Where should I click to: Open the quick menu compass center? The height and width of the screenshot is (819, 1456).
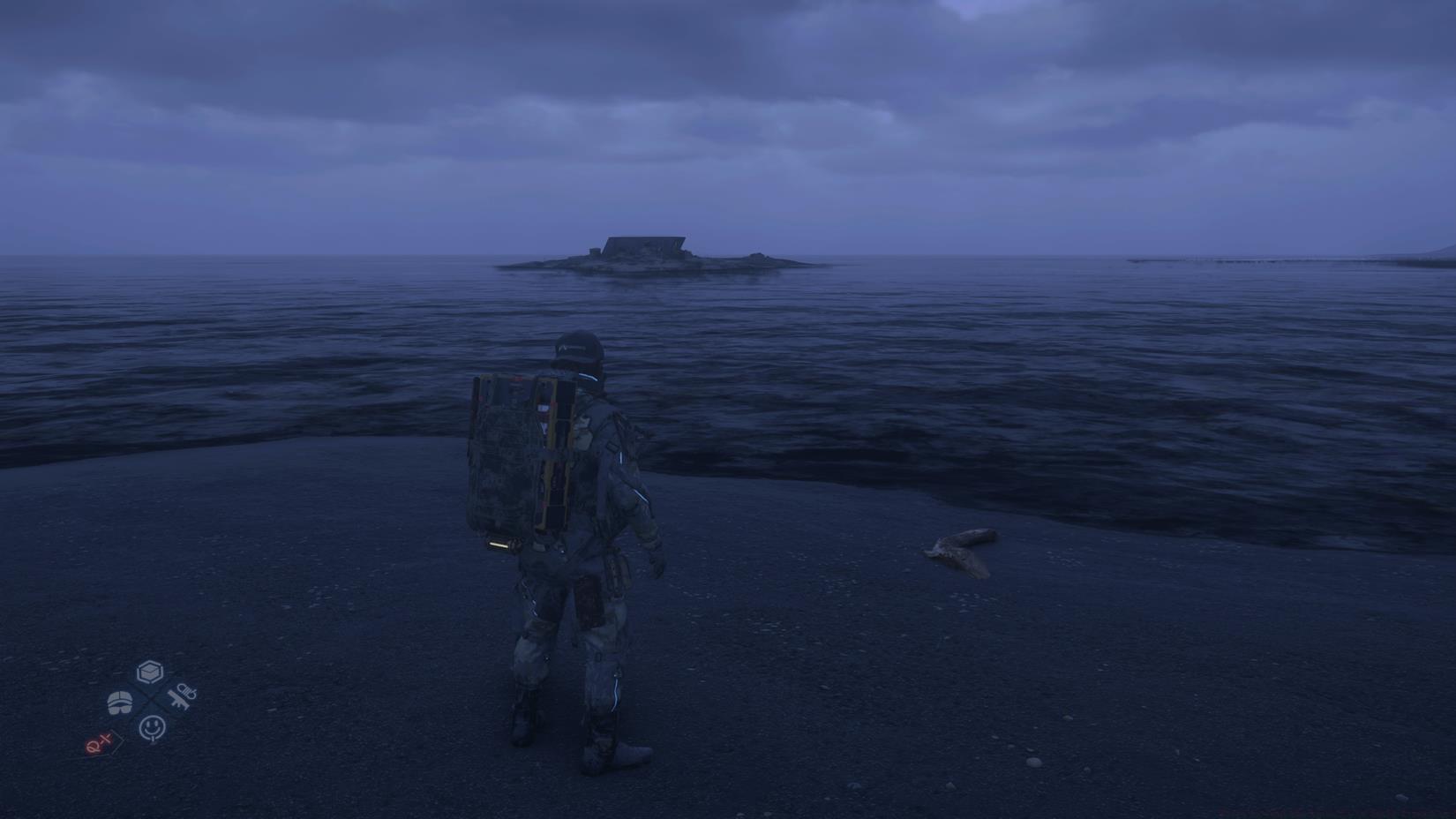pos(151,698)
